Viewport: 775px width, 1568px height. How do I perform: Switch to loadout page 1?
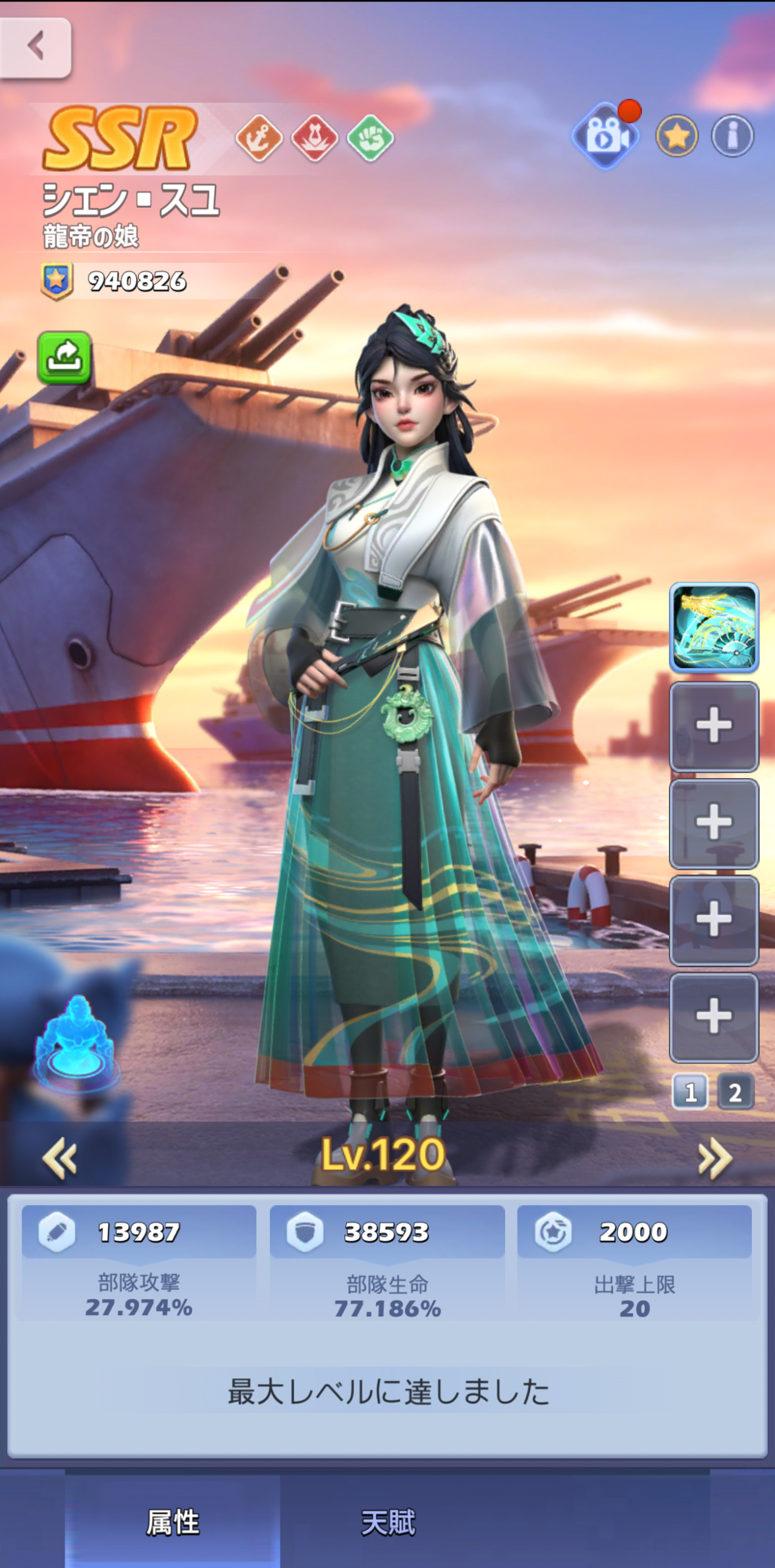(689, 1092)
